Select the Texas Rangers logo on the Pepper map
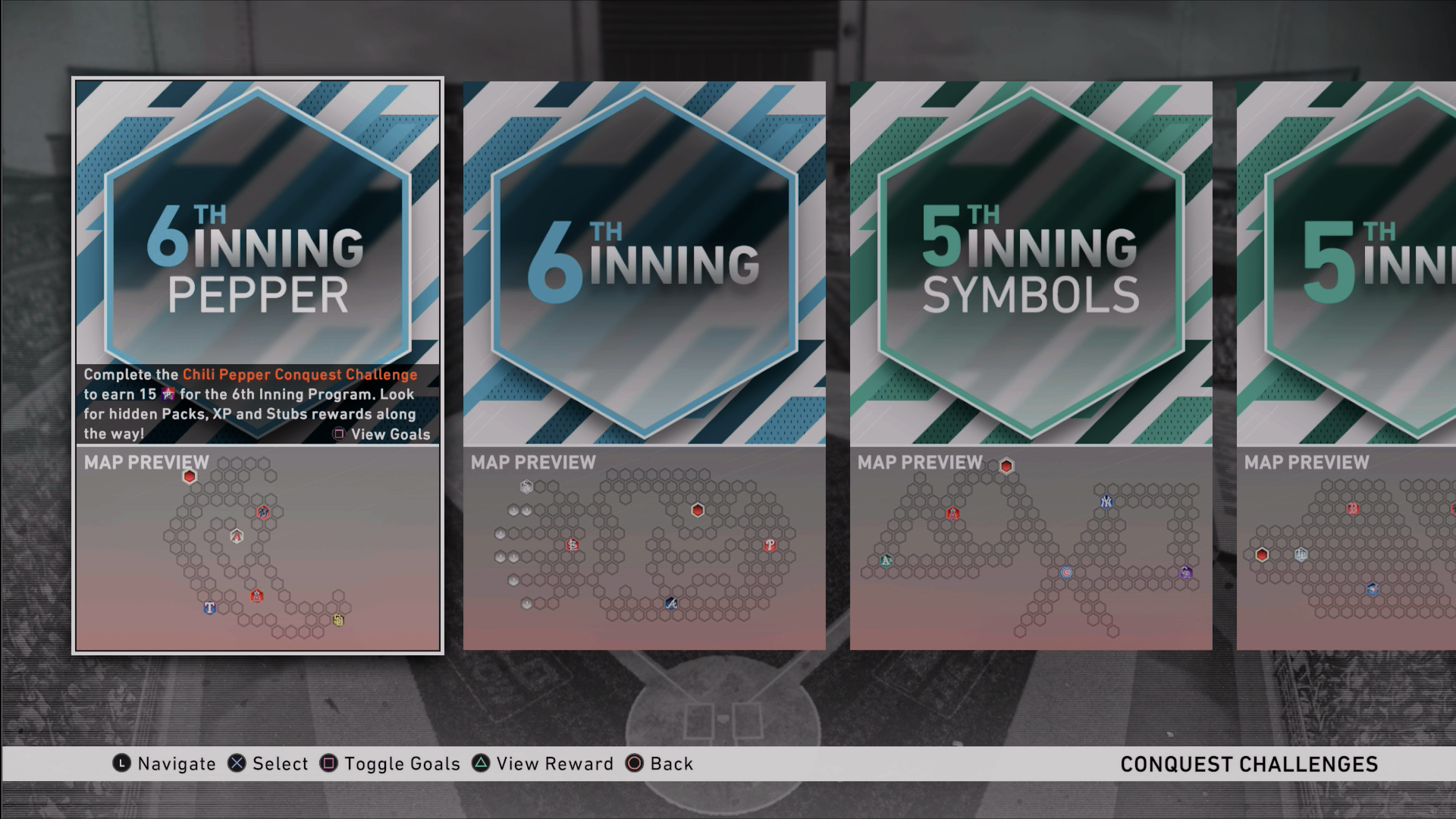Image resolution: width=1456 pixels, height=819 pixels. [210, 609]
